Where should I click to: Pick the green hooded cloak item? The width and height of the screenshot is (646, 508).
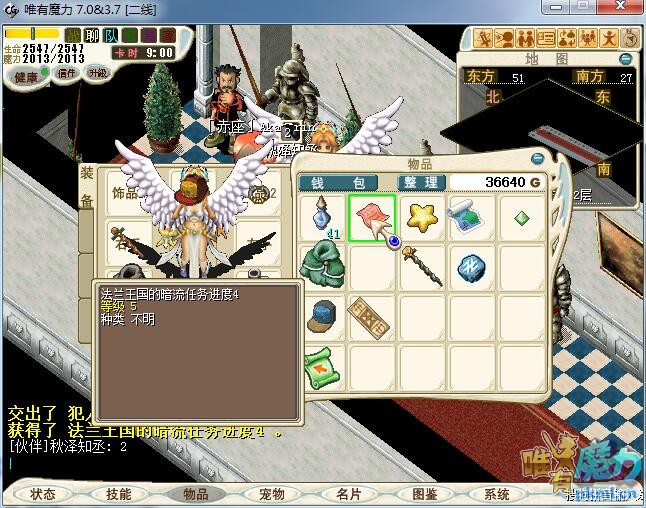(323, 264)
